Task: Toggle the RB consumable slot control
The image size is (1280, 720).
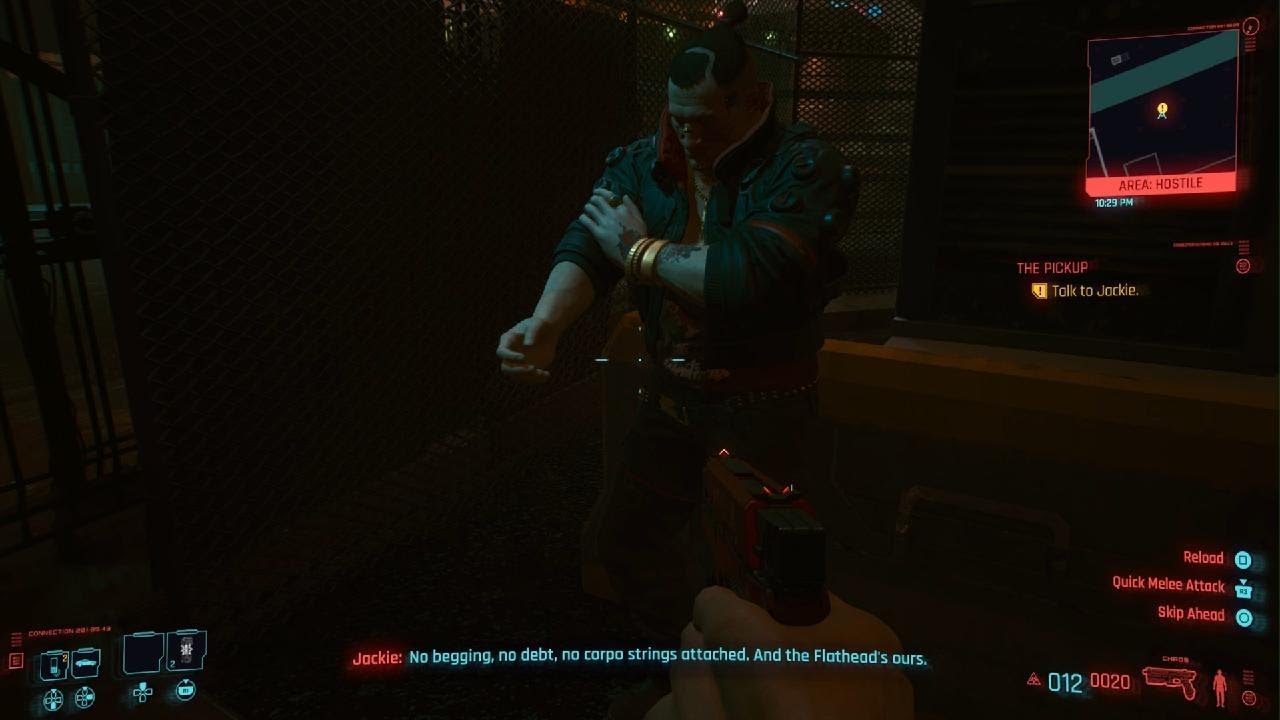Action: point(184,691)
